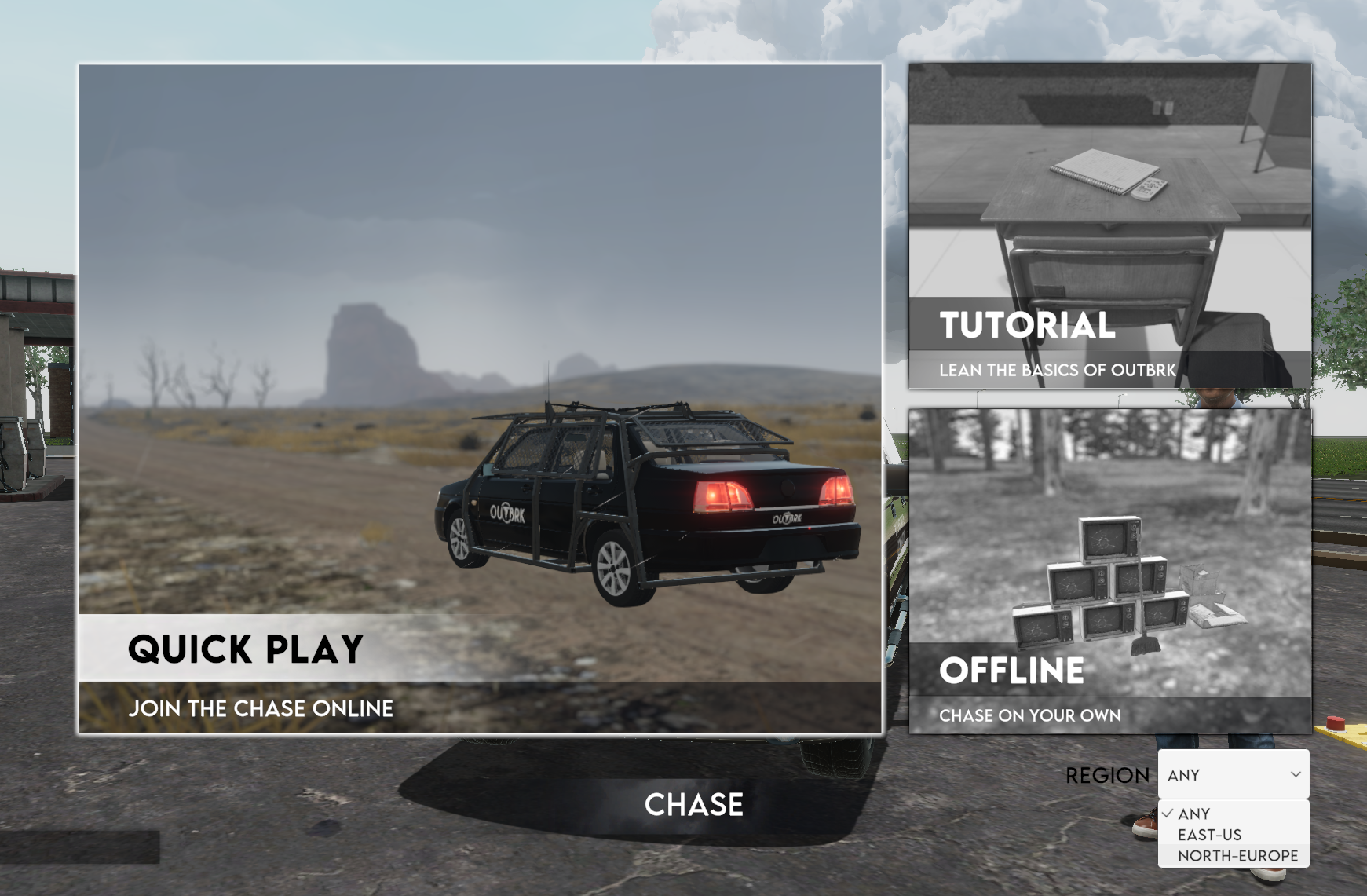
Task: Open the REGION dropdown chevron
Action: (x=1298, y=775)
